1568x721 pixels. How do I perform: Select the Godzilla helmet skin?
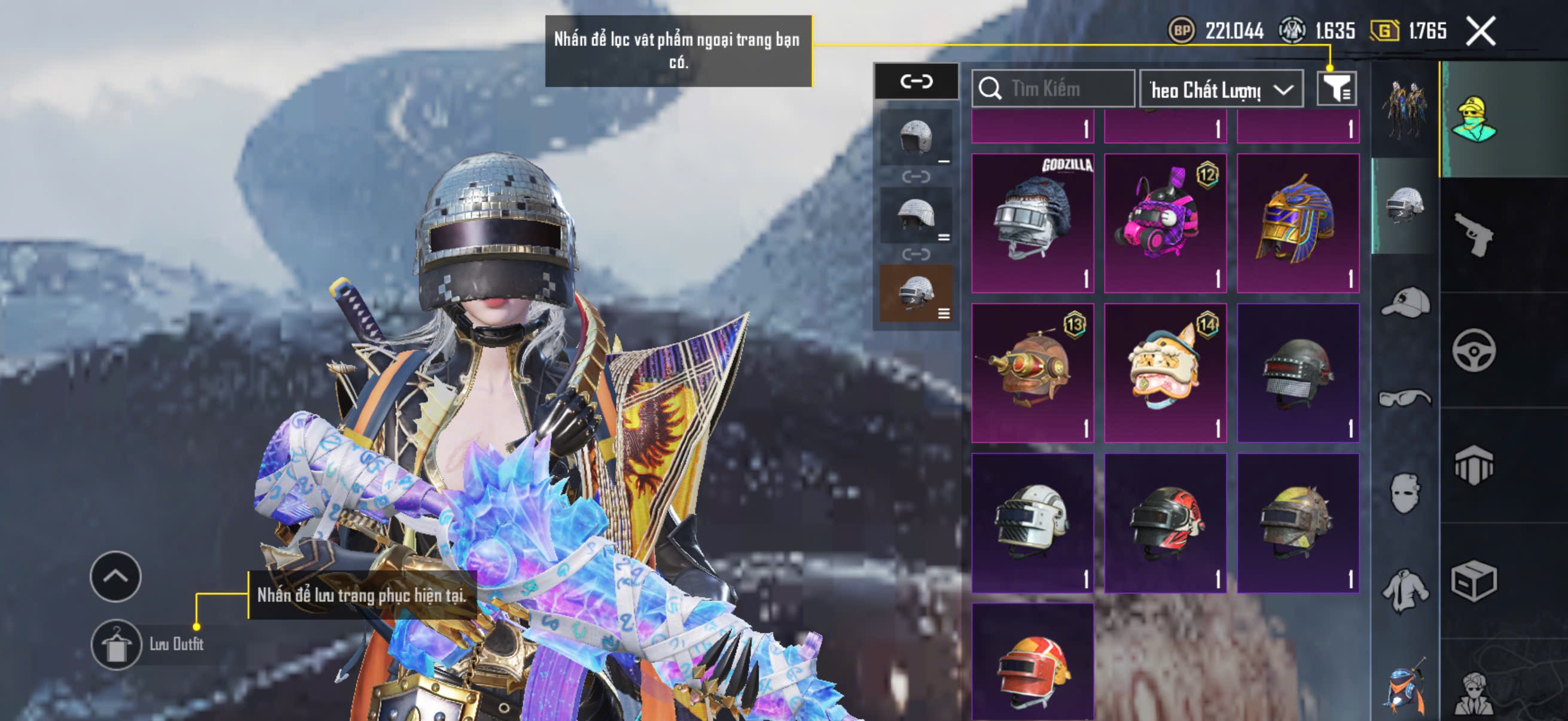(x=1032, y=222)
